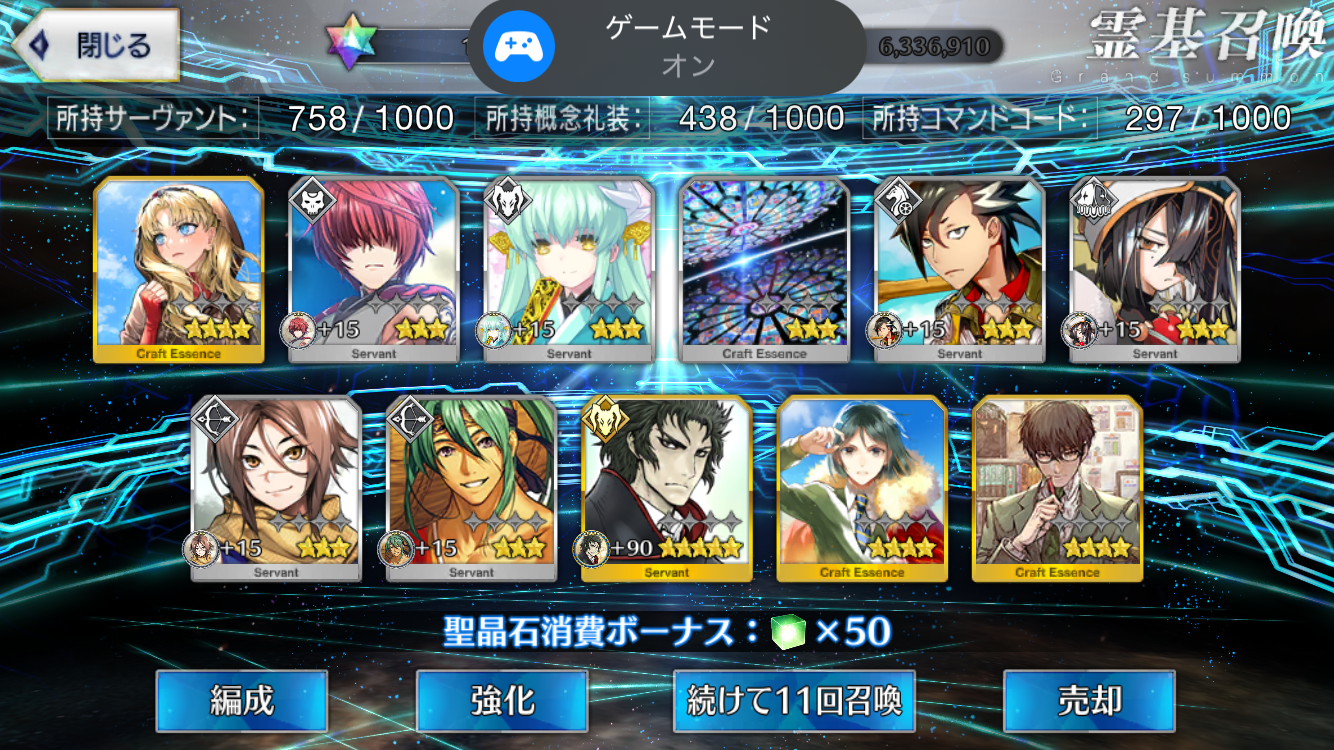This screenshot has height=750, width=1334.
Task: View the stained glass Craft Essence card
Action: point(764,269)
